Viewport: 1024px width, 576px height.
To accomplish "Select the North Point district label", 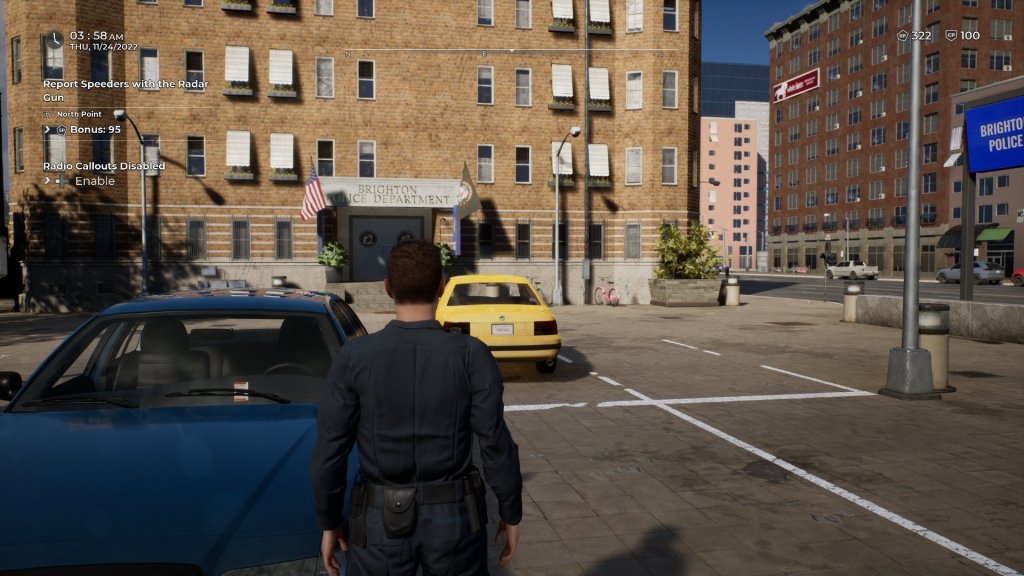I will point(79,114).
